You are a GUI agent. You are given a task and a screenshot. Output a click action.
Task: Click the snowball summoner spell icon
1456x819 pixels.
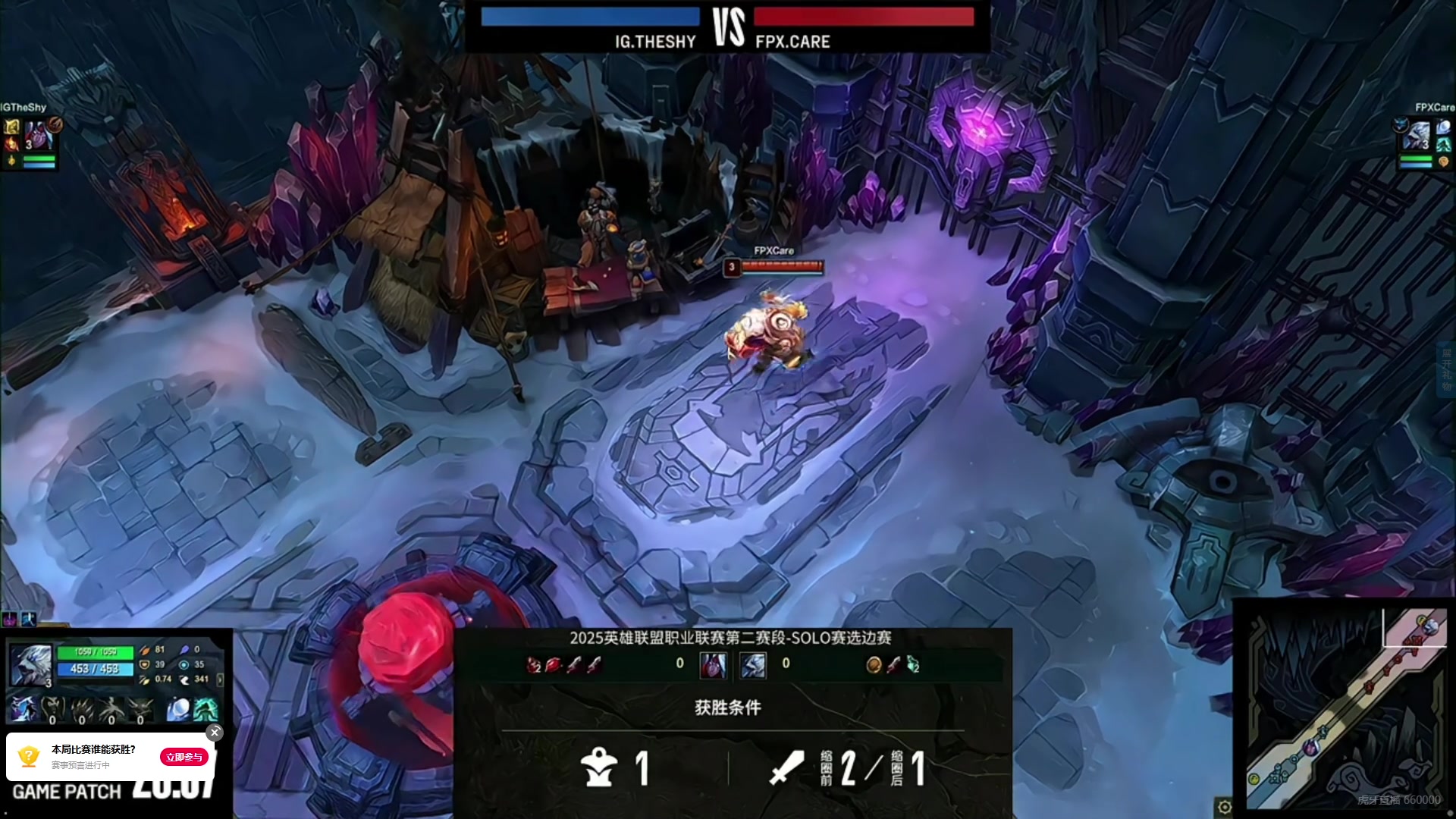178,710
